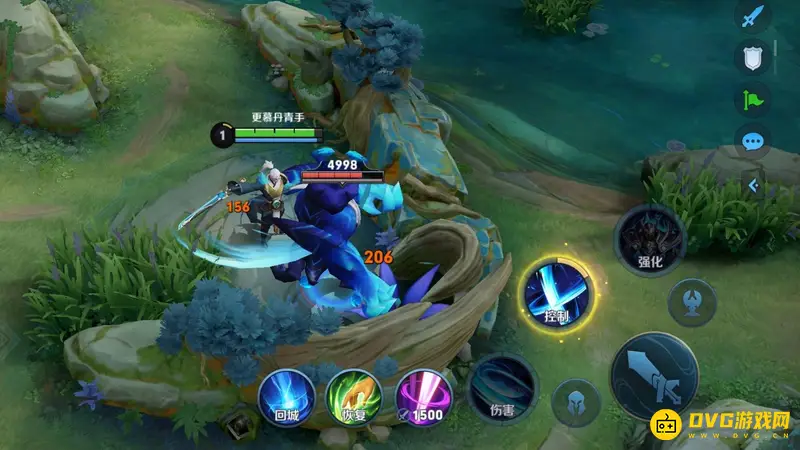The width and height of the screenshot is (800, 450).
Task: Send the sword attack signal
Action: point(752,17)
